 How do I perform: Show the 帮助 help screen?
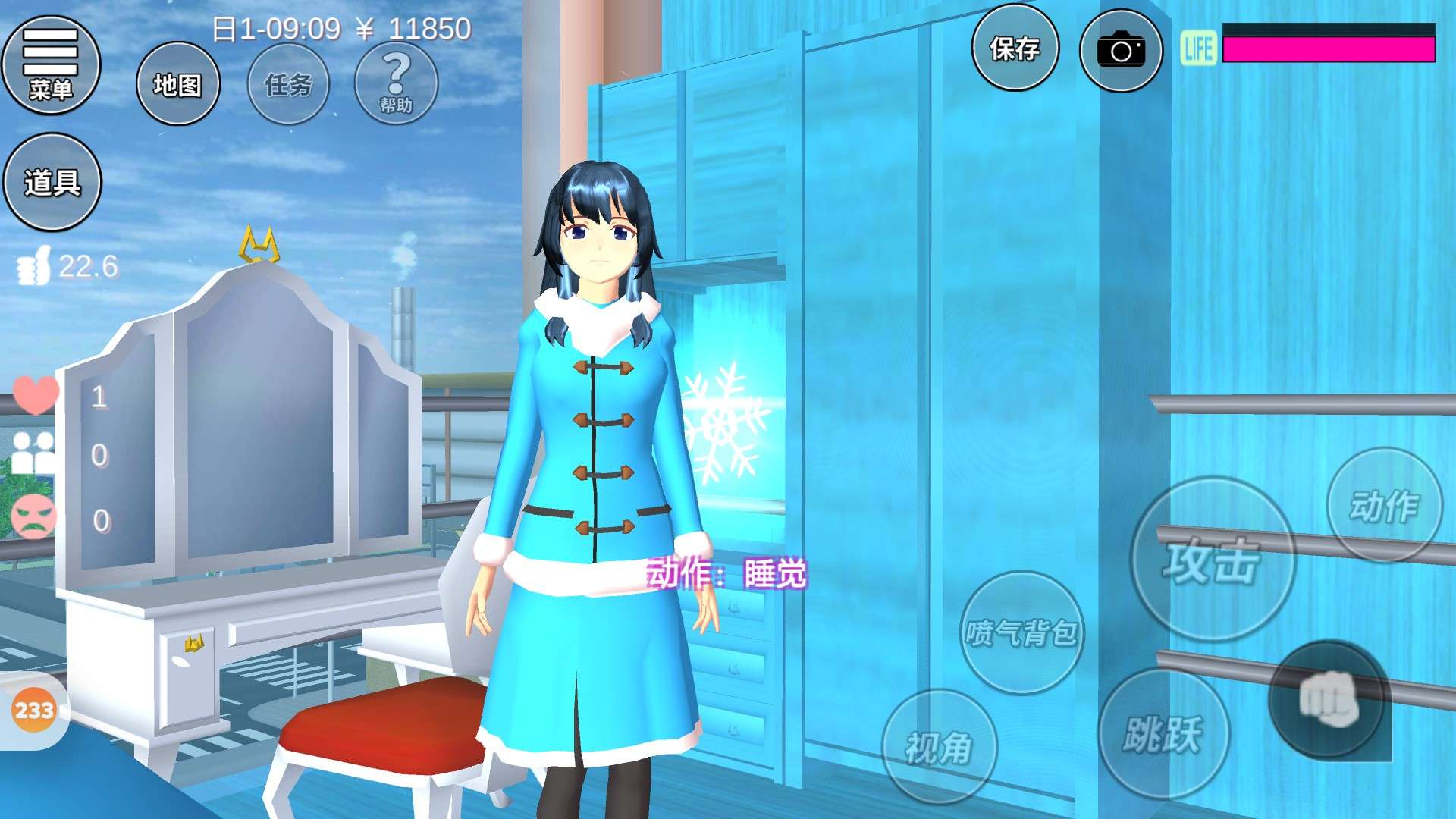tap(396, 84)
